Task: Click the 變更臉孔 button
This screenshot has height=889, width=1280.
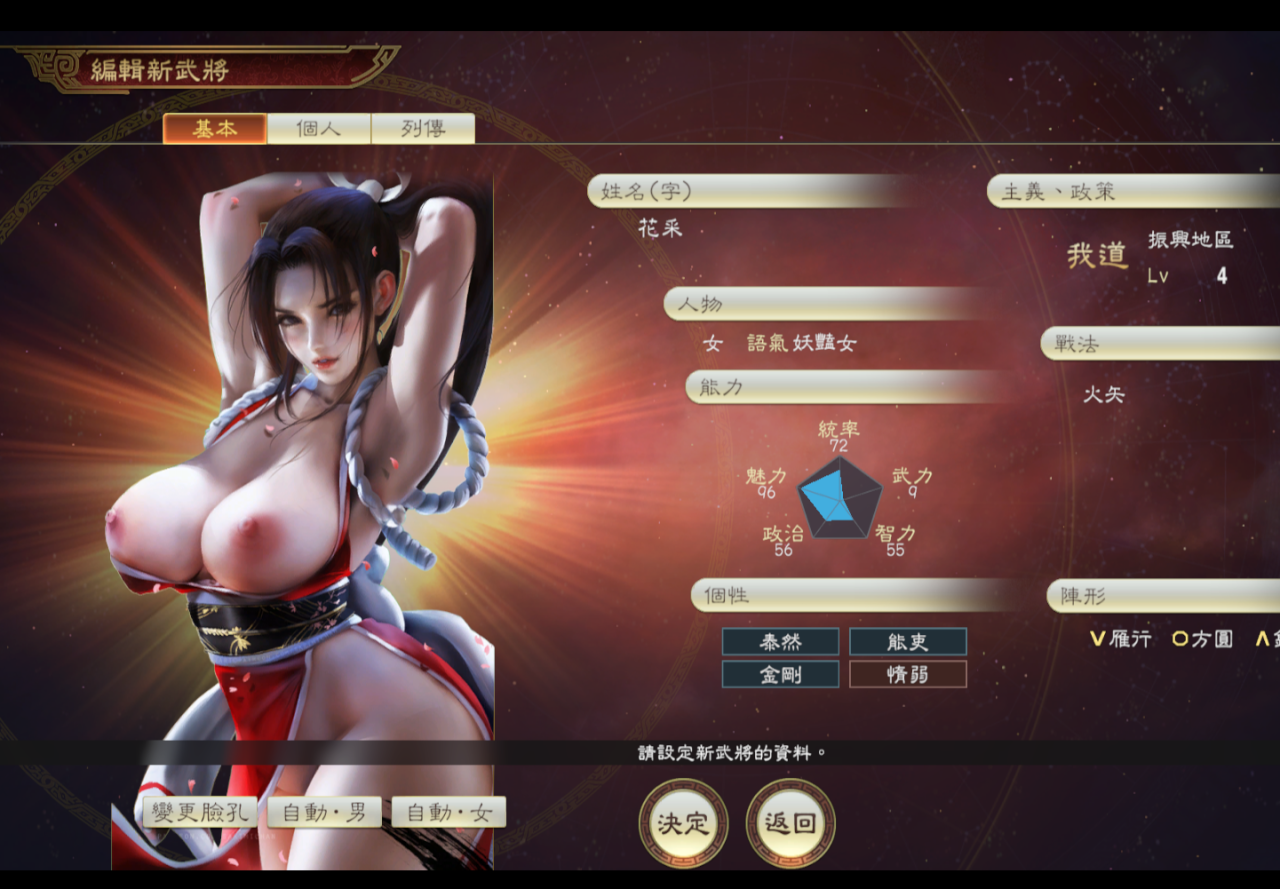Action: (200, 812)
